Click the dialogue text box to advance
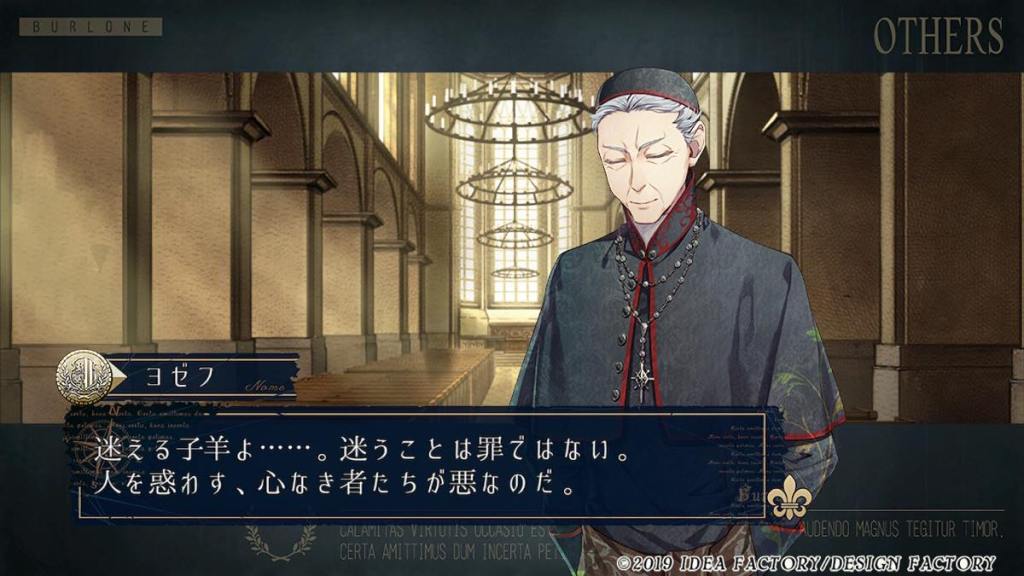 pyautogui.click(x=420, y=467)
